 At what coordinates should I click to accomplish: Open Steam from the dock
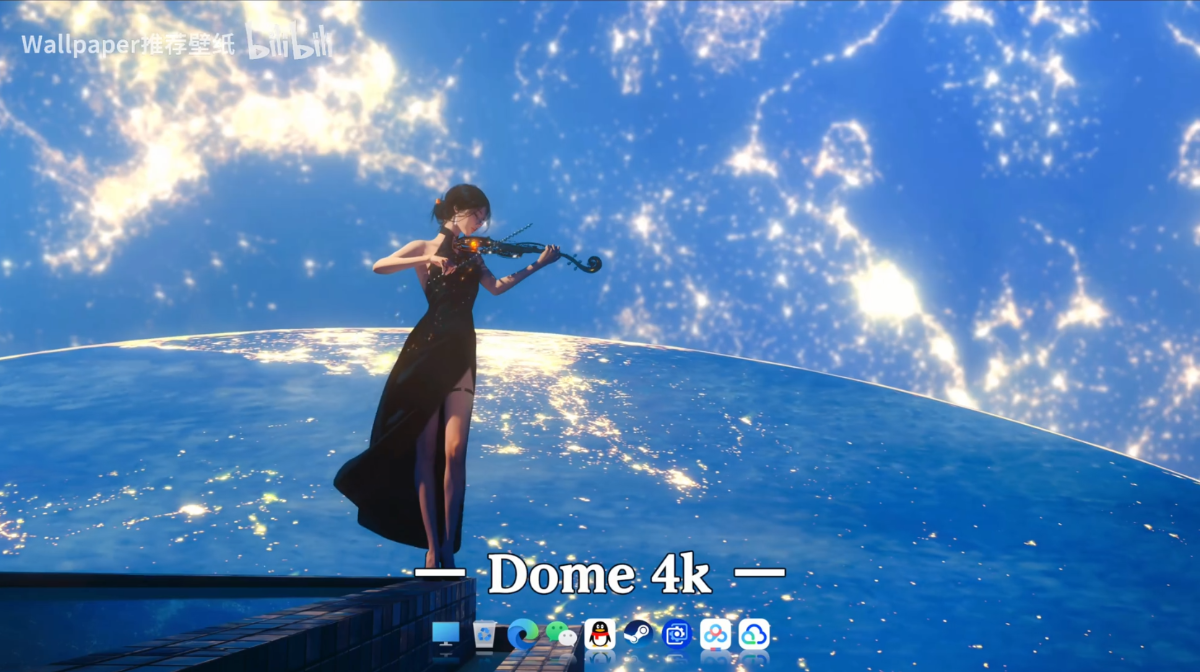(638, 634)
